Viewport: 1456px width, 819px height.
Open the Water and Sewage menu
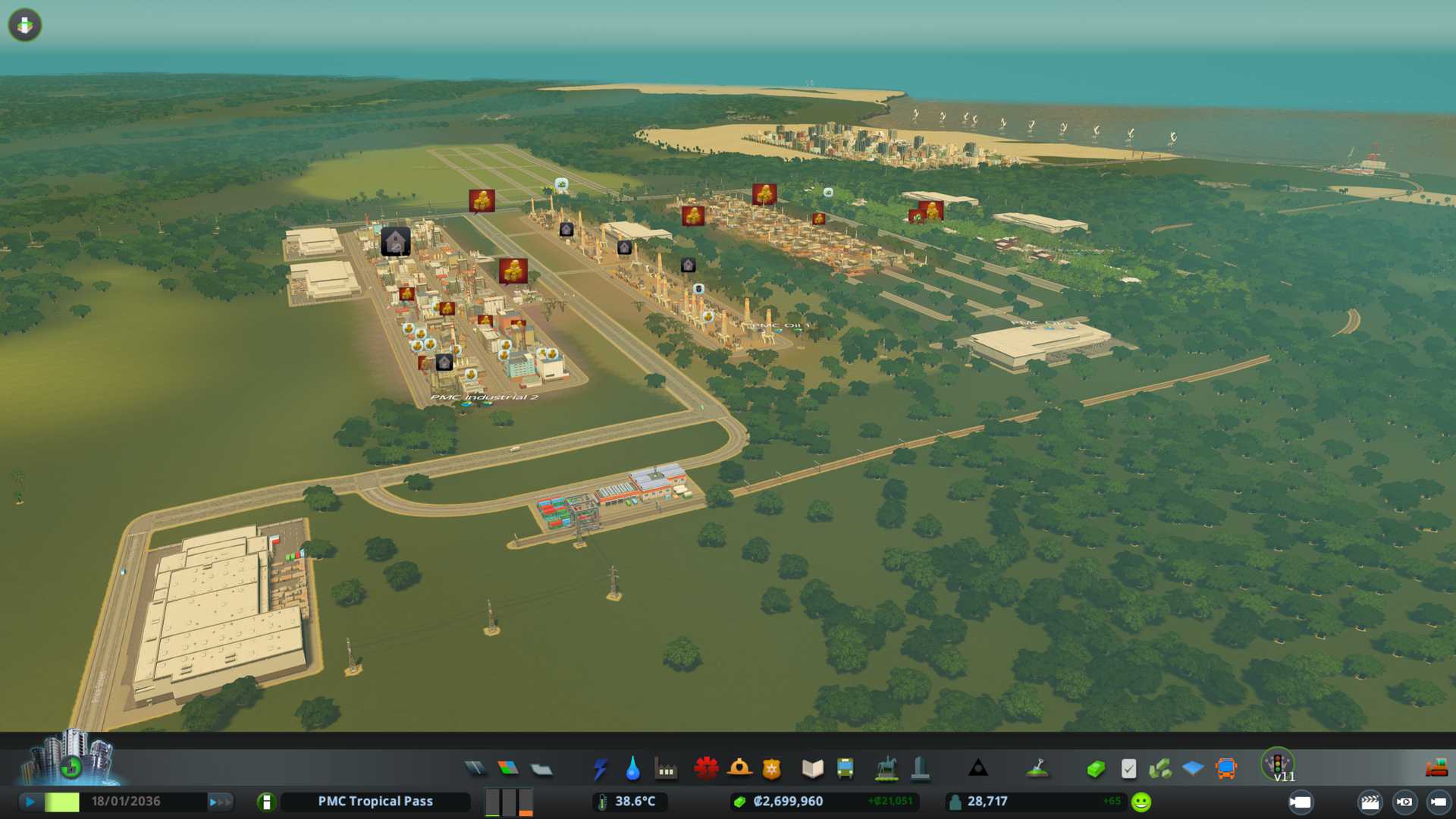(632, 769)
